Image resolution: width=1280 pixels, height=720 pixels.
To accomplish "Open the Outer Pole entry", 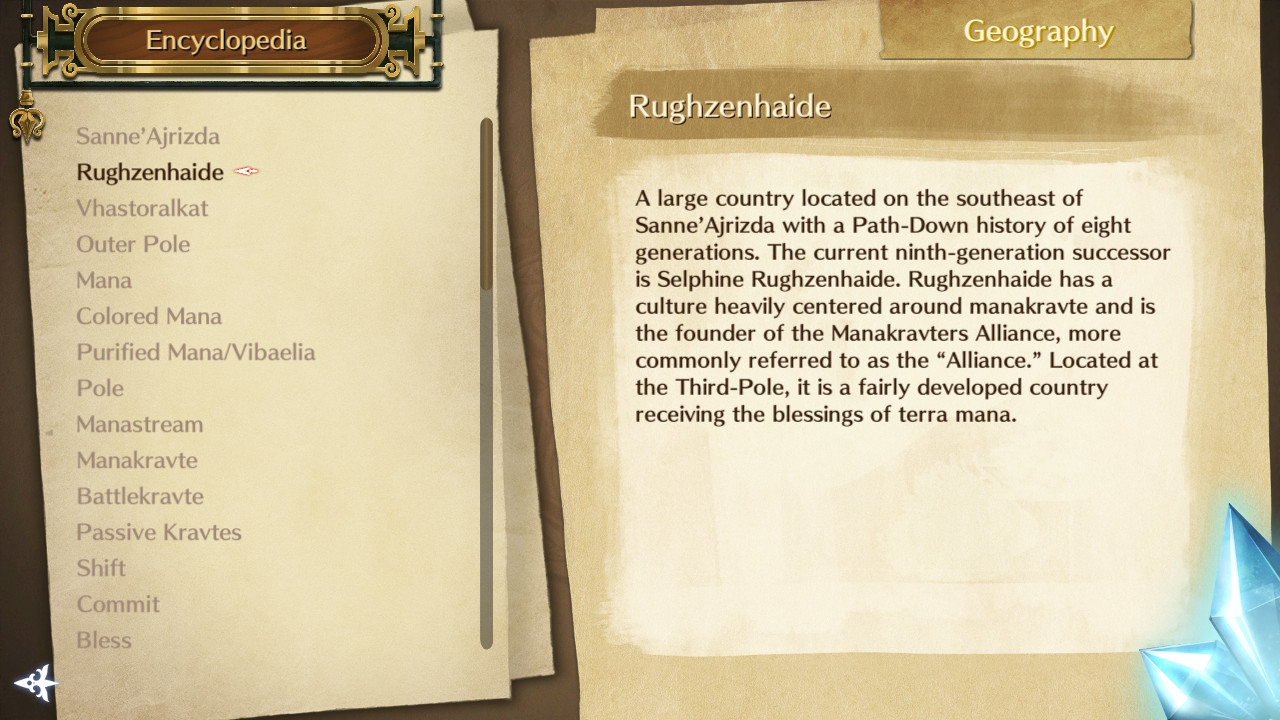I will tap(133, 244).
